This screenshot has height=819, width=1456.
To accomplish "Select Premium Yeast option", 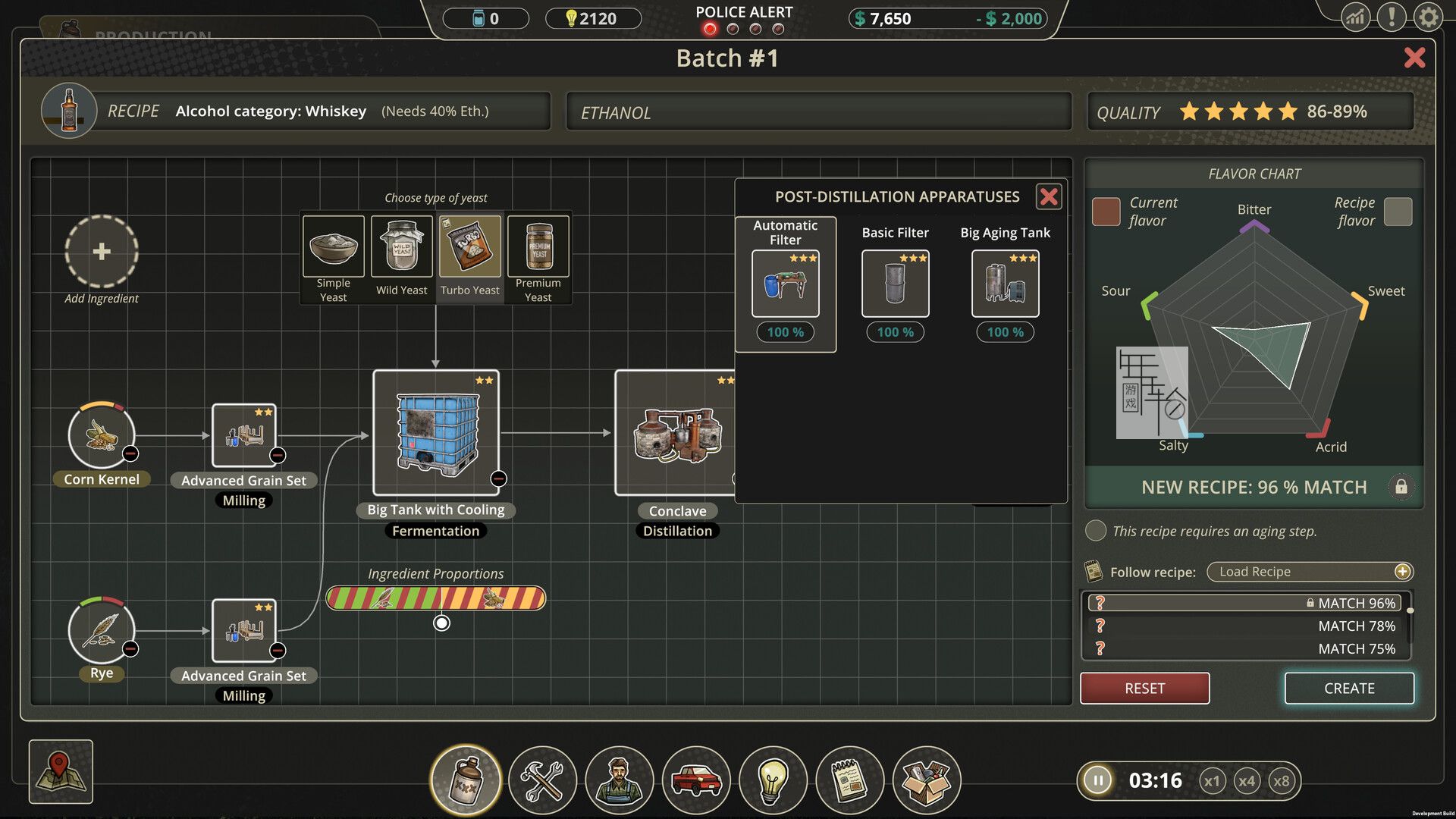I will pos(538,246).
